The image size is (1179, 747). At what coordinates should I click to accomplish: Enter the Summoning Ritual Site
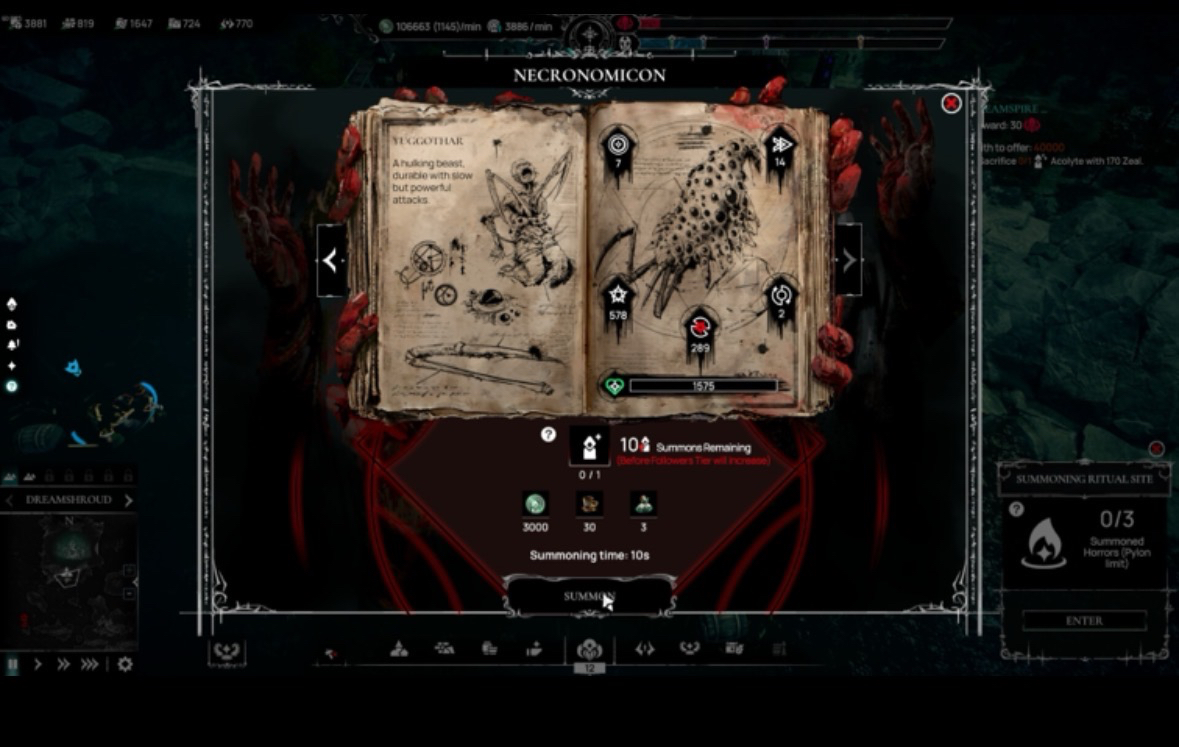click(1084, 621)
